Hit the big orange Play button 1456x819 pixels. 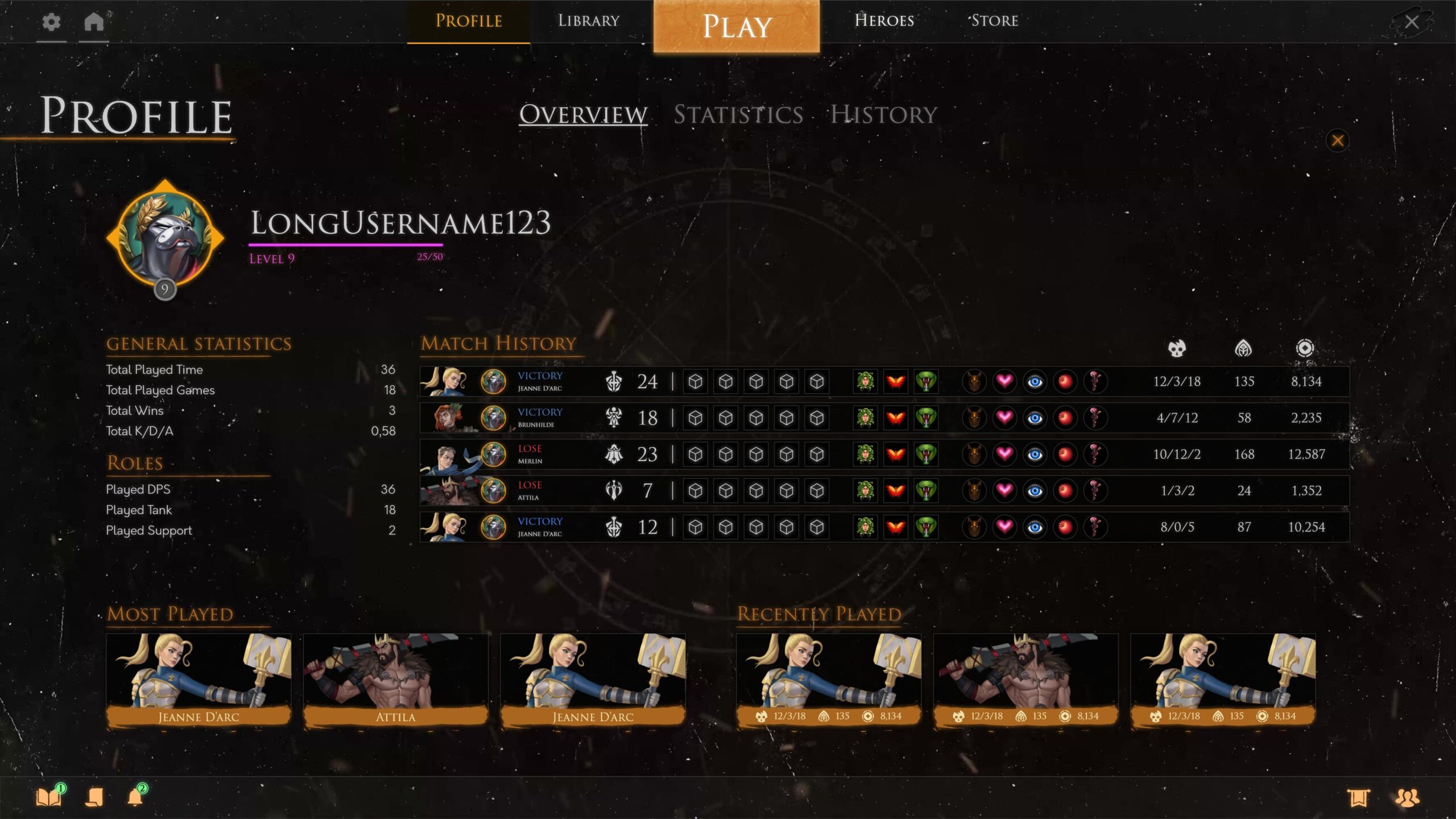click(x=737, y=26)
